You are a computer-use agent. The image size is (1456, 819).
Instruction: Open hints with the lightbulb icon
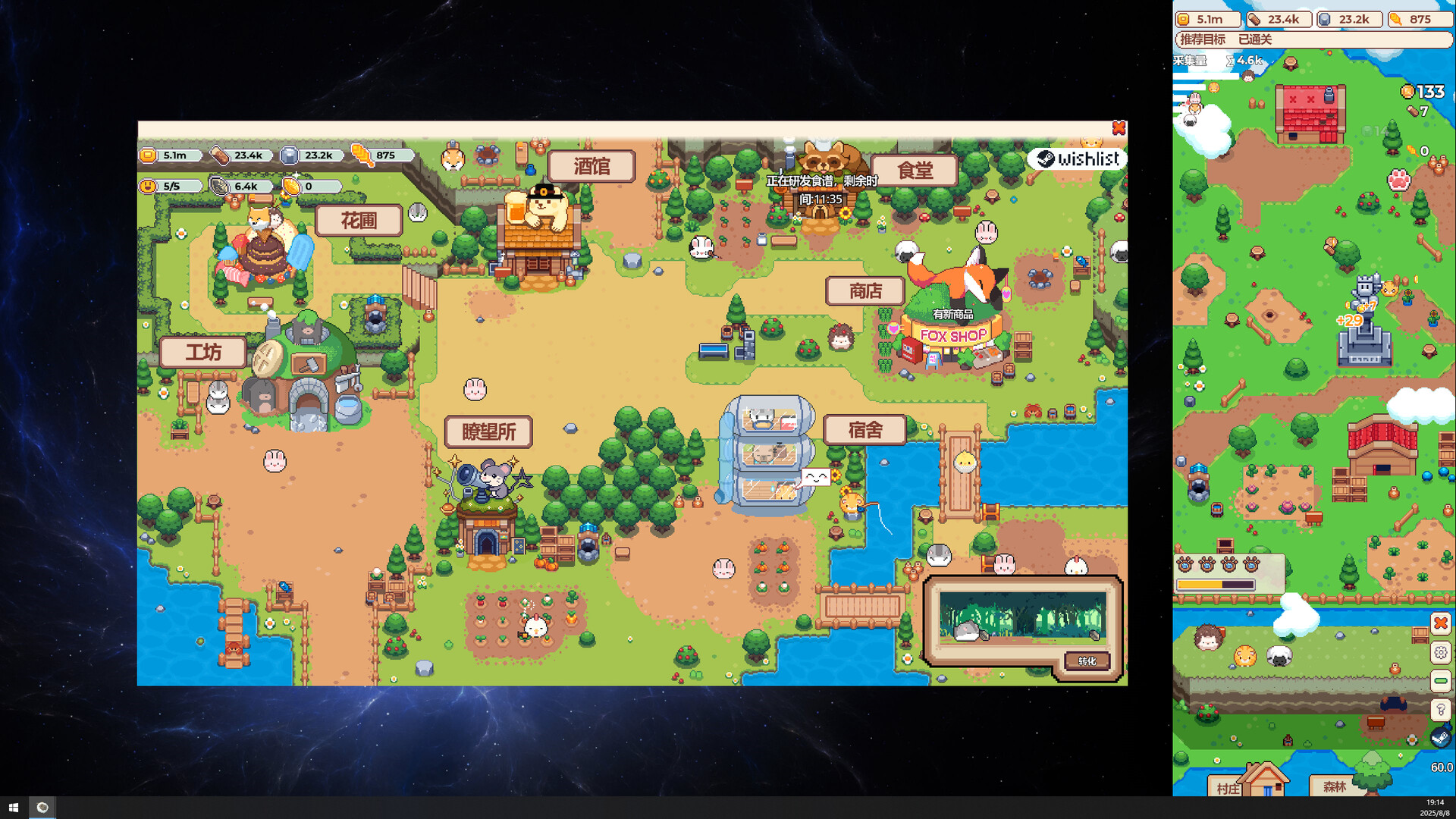click(1441, 710)
